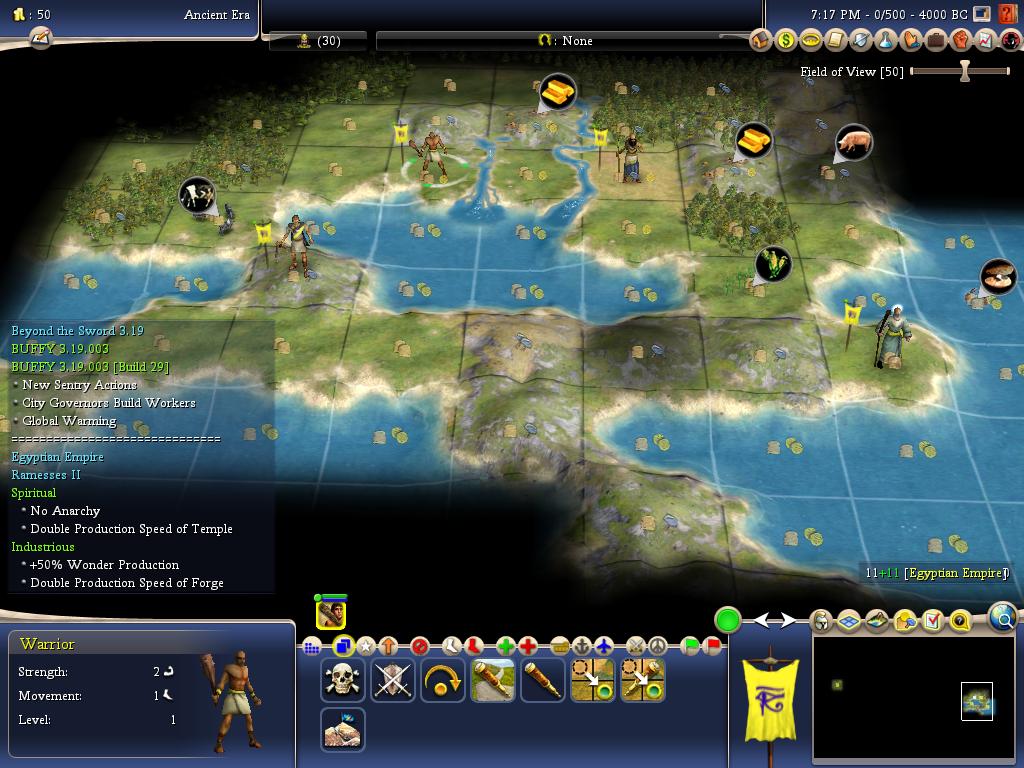Screen dimensions: 1024x768
Task: Fortify the warrior using crossed swords shield
Action: pyautogui.click(x=392, y=680)
